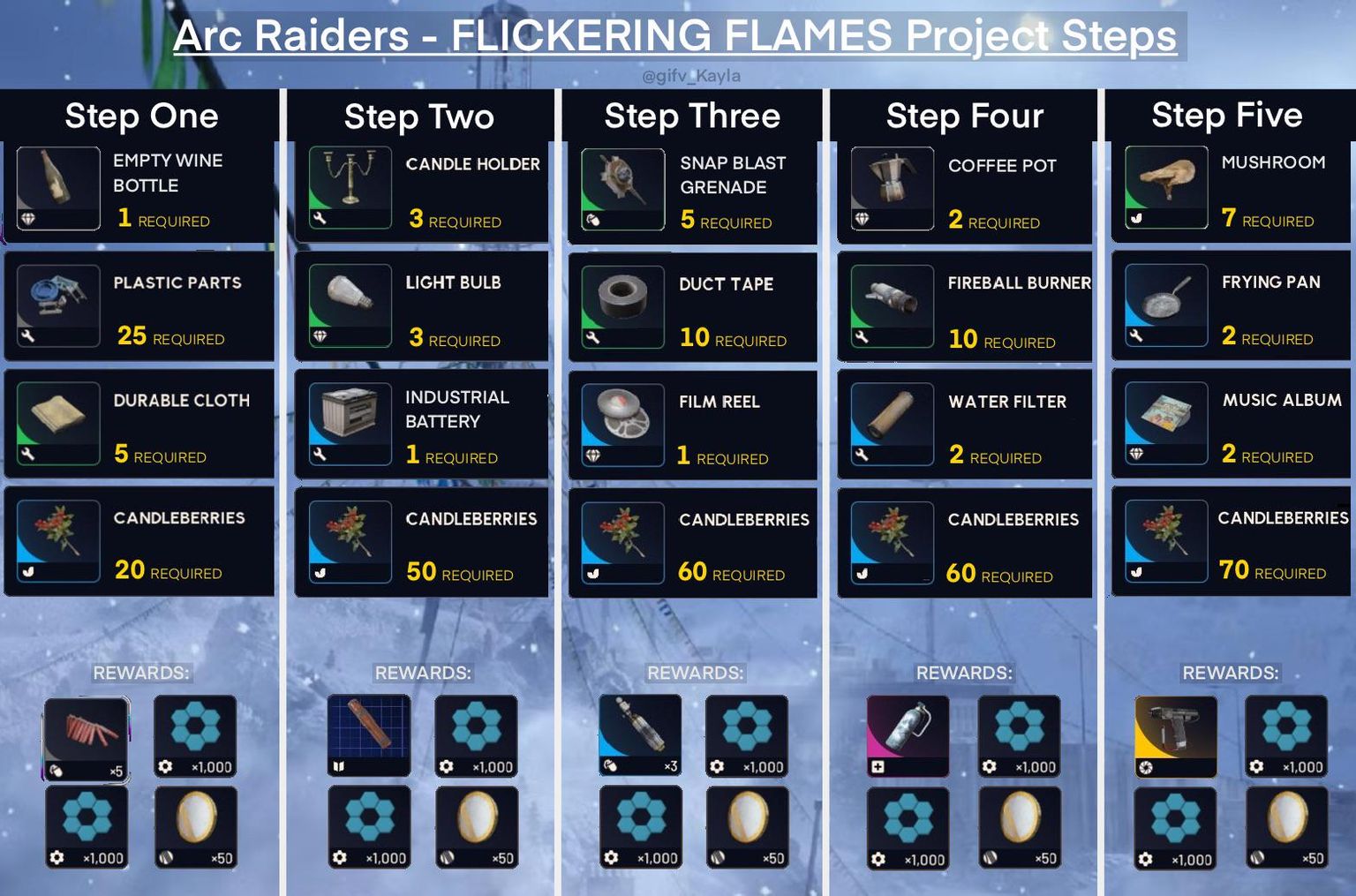
Task: Select the Mushroom icon in Step Five
Action: click(x=1165, y=185)
